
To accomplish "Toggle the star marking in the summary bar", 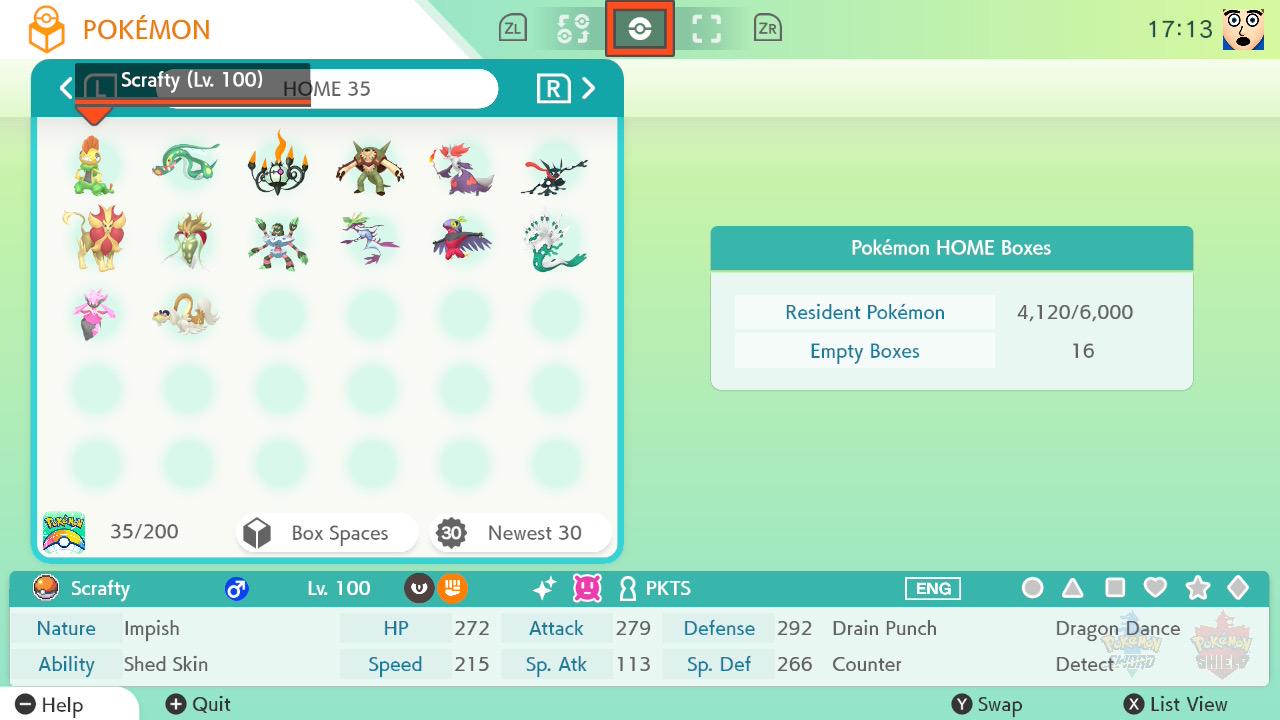I will tap(1197, 589).
